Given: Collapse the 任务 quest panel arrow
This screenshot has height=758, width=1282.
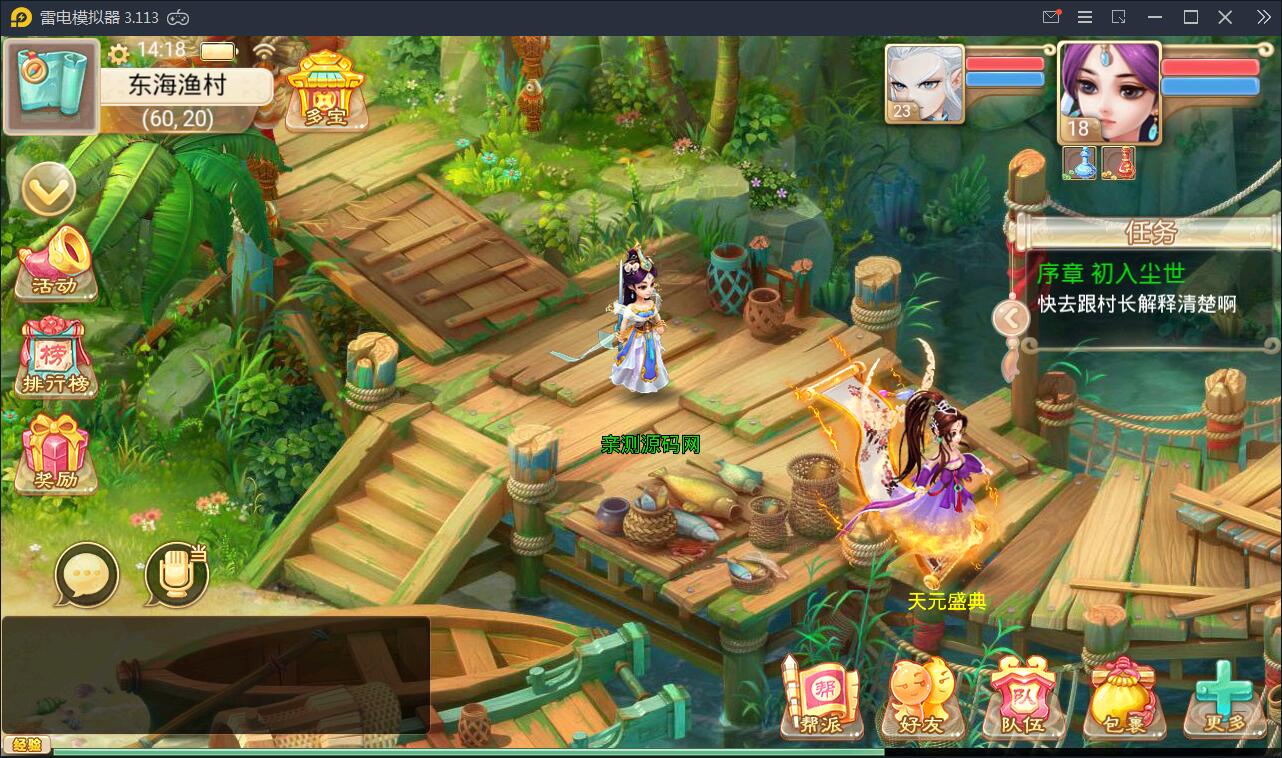Looking at the screenshot, I should click(1010, 319).
